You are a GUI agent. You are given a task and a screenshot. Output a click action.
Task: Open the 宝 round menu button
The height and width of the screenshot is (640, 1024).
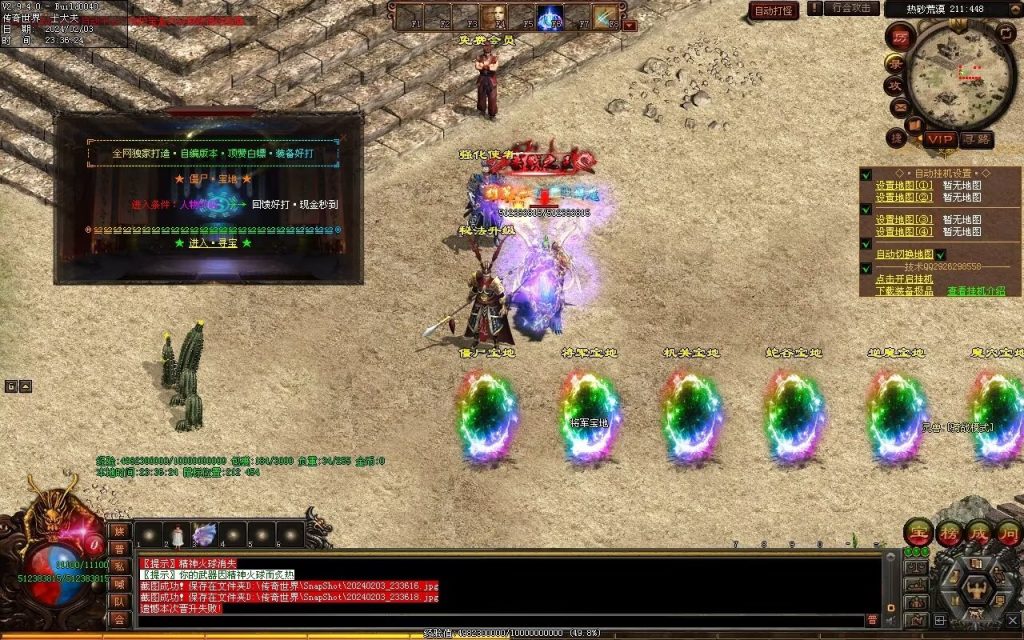click(919, 532)
